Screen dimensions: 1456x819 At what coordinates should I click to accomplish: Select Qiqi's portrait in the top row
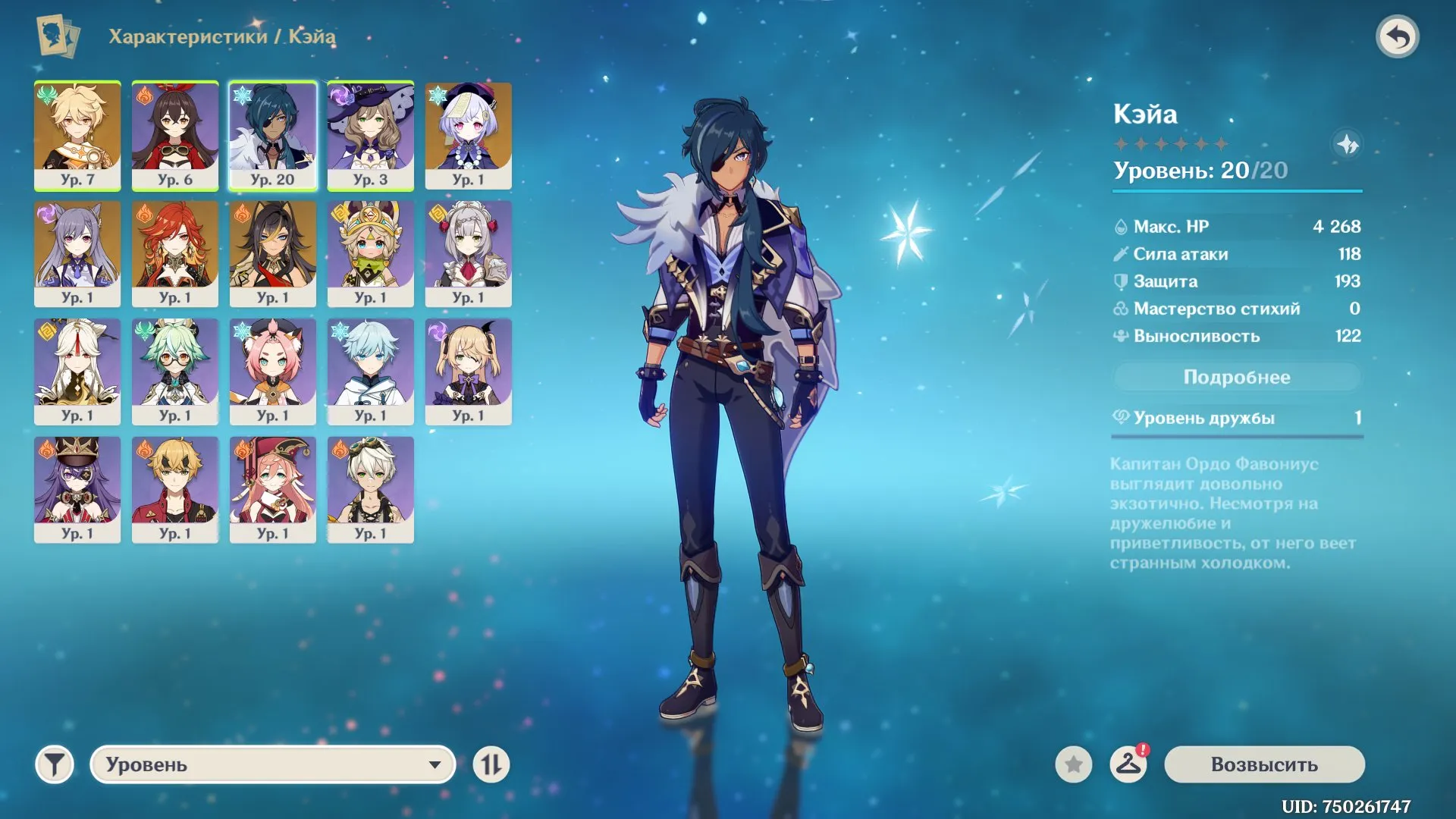point(469,136)
